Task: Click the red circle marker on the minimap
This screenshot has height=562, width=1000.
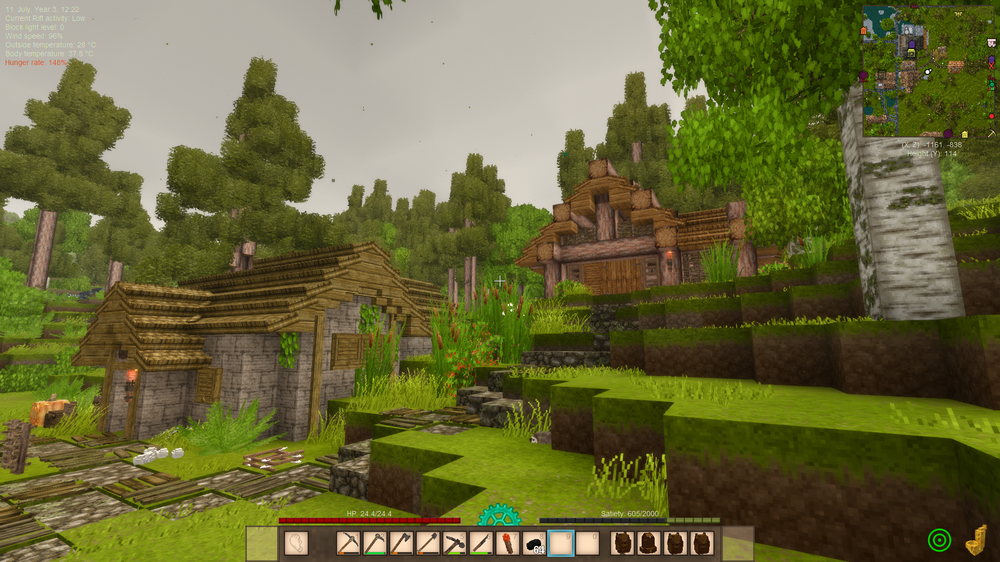Action: coord(991,117)
